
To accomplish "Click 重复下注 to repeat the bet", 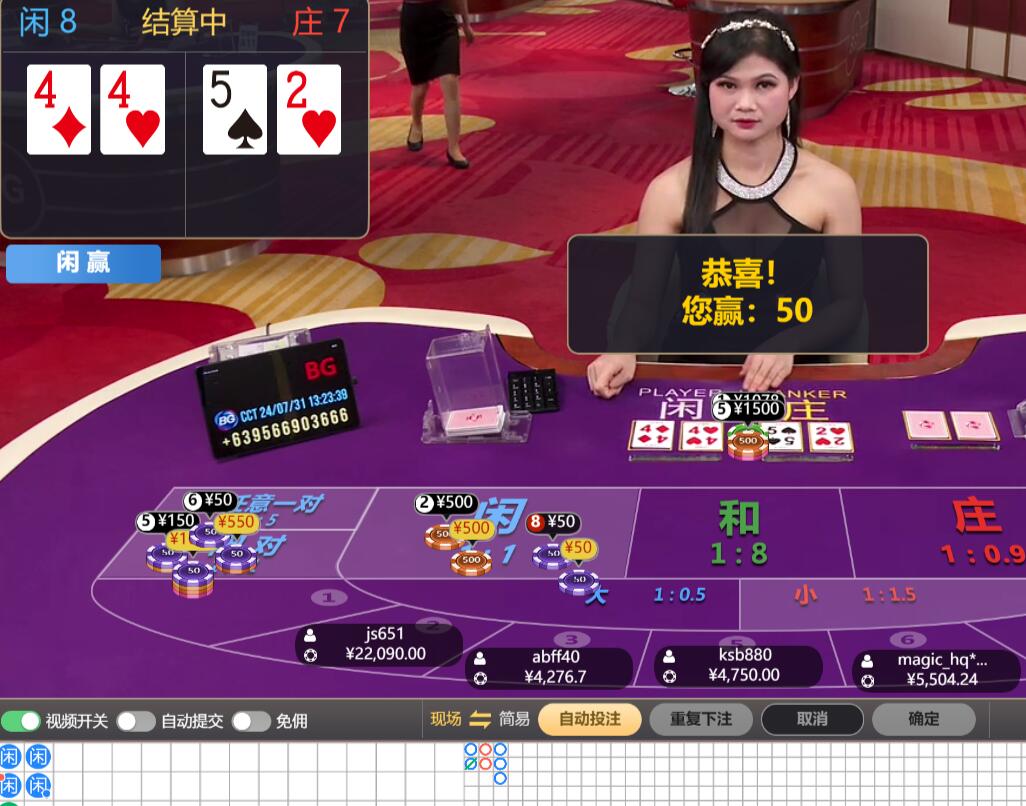I will [x=701, y=719].
